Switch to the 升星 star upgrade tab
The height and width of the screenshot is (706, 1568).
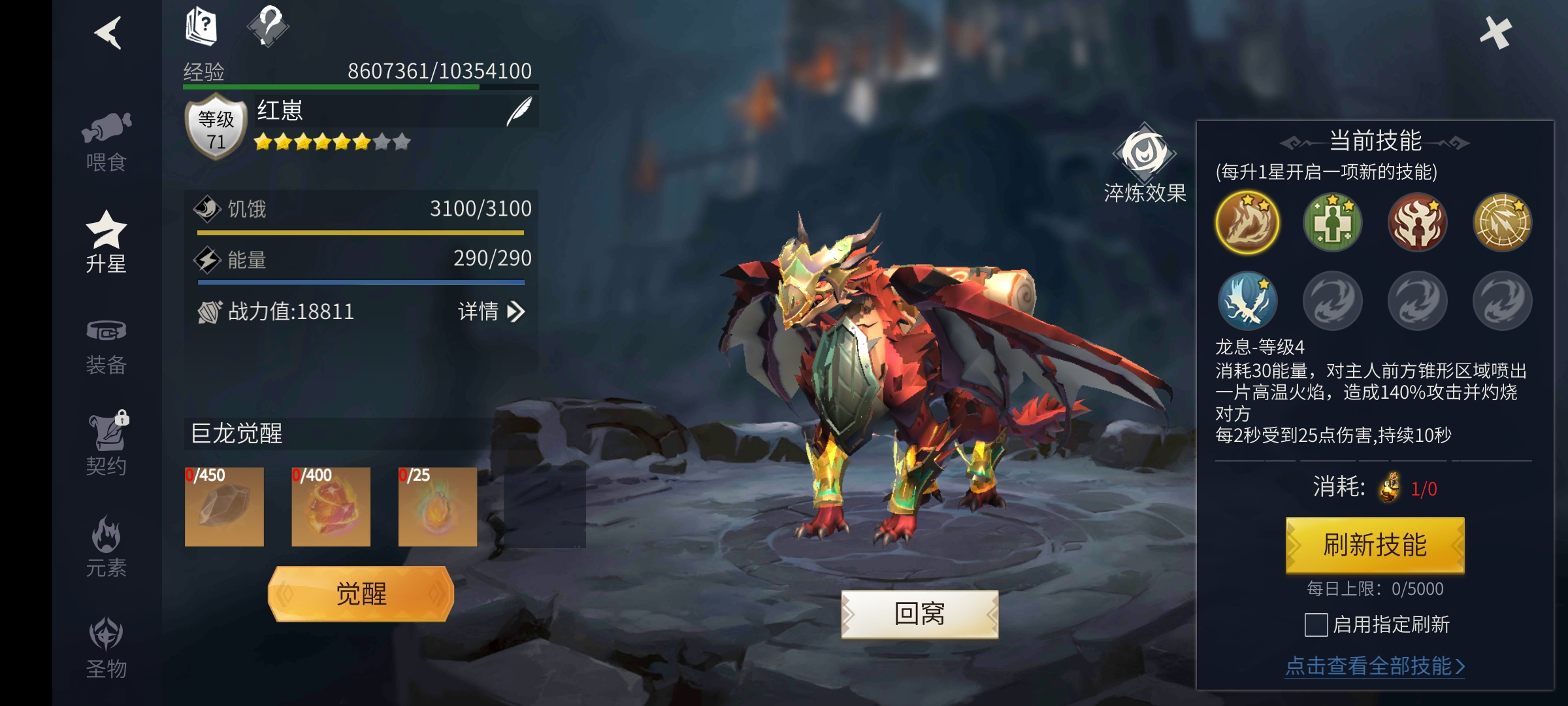click(x=108, y=241)
